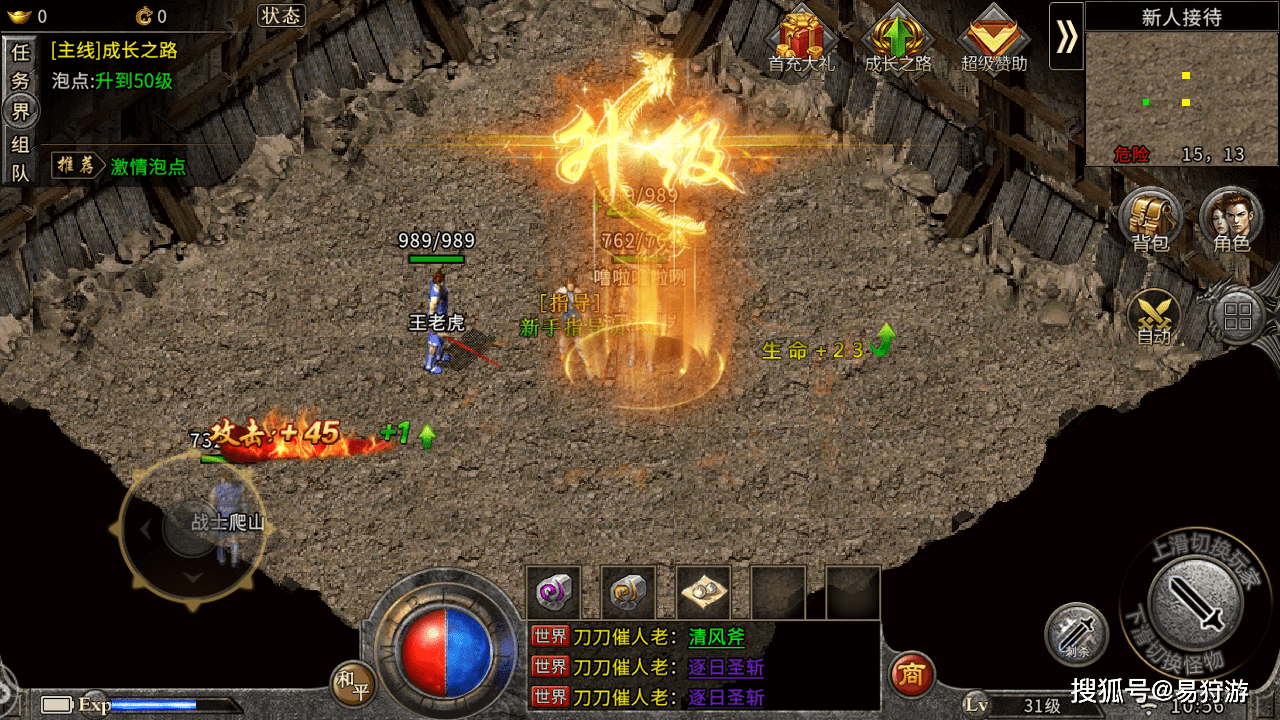Viewport: 1280px width, 720px height.
Task: Click the green 清风斧 item link in chat
Action: (x=716, y=637)
